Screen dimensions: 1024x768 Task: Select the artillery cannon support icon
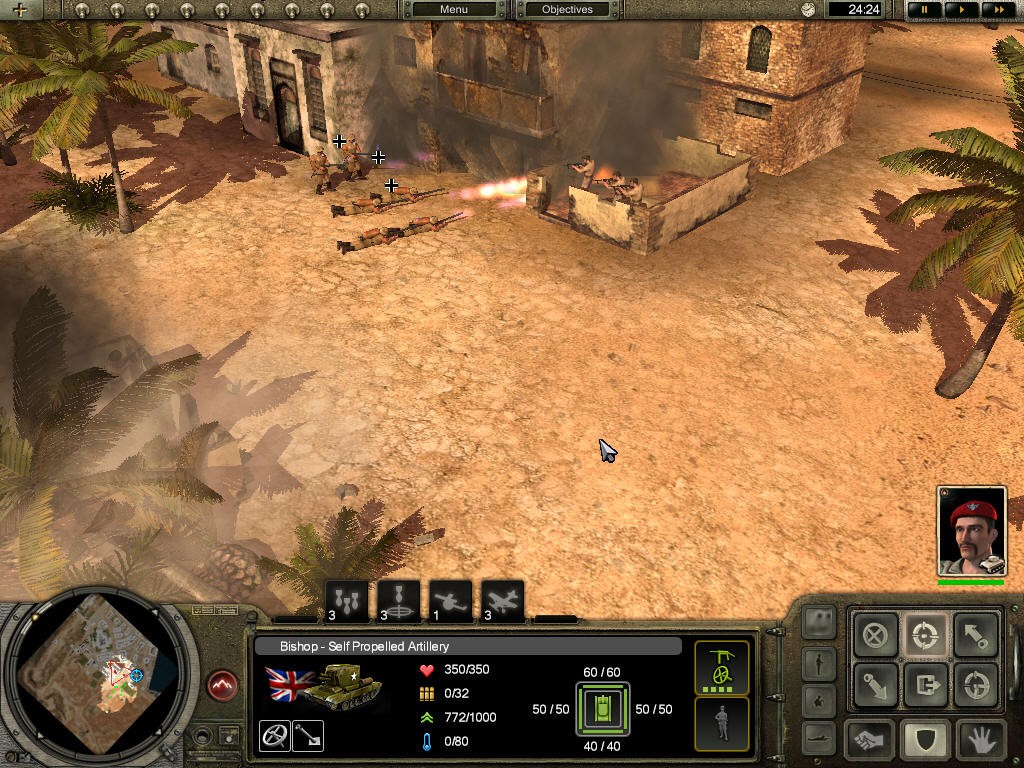tap(451, 601)
